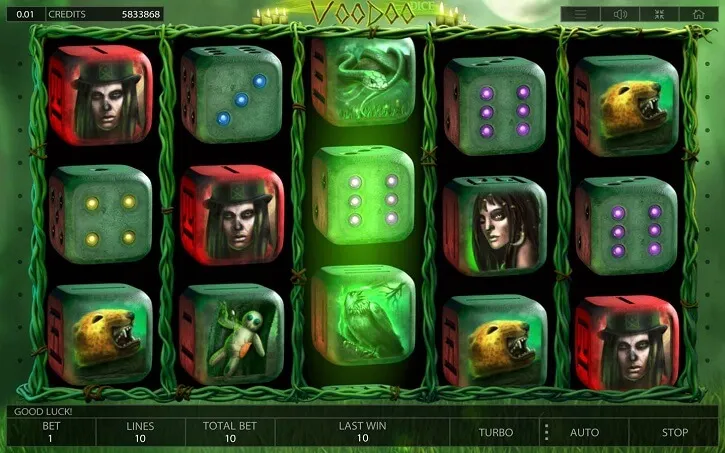Adjust the Bet amount

pyautogui.click(x=51, y=432)
